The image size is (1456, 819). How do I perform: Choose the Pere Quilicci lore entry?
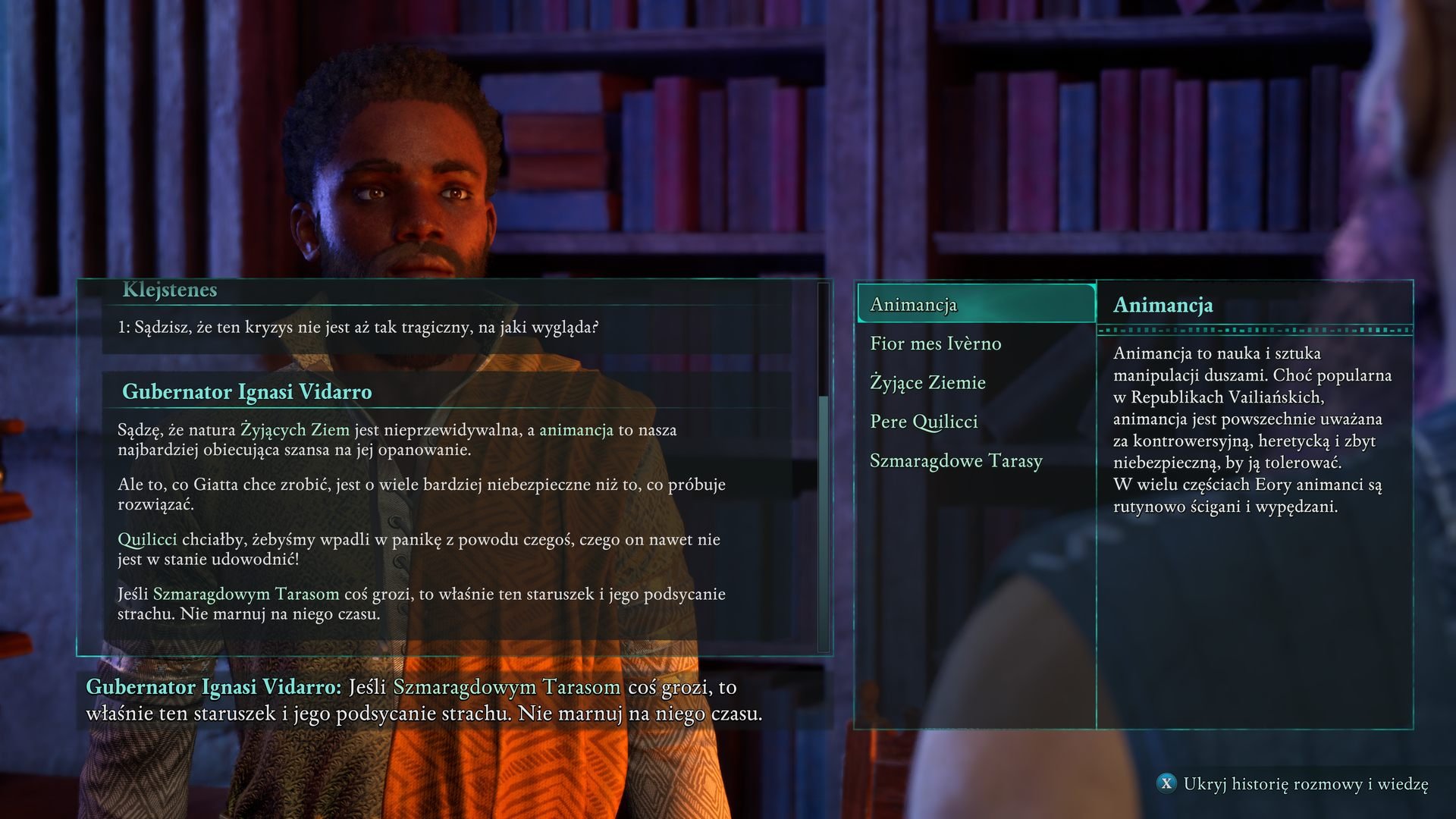click(924, 422)
